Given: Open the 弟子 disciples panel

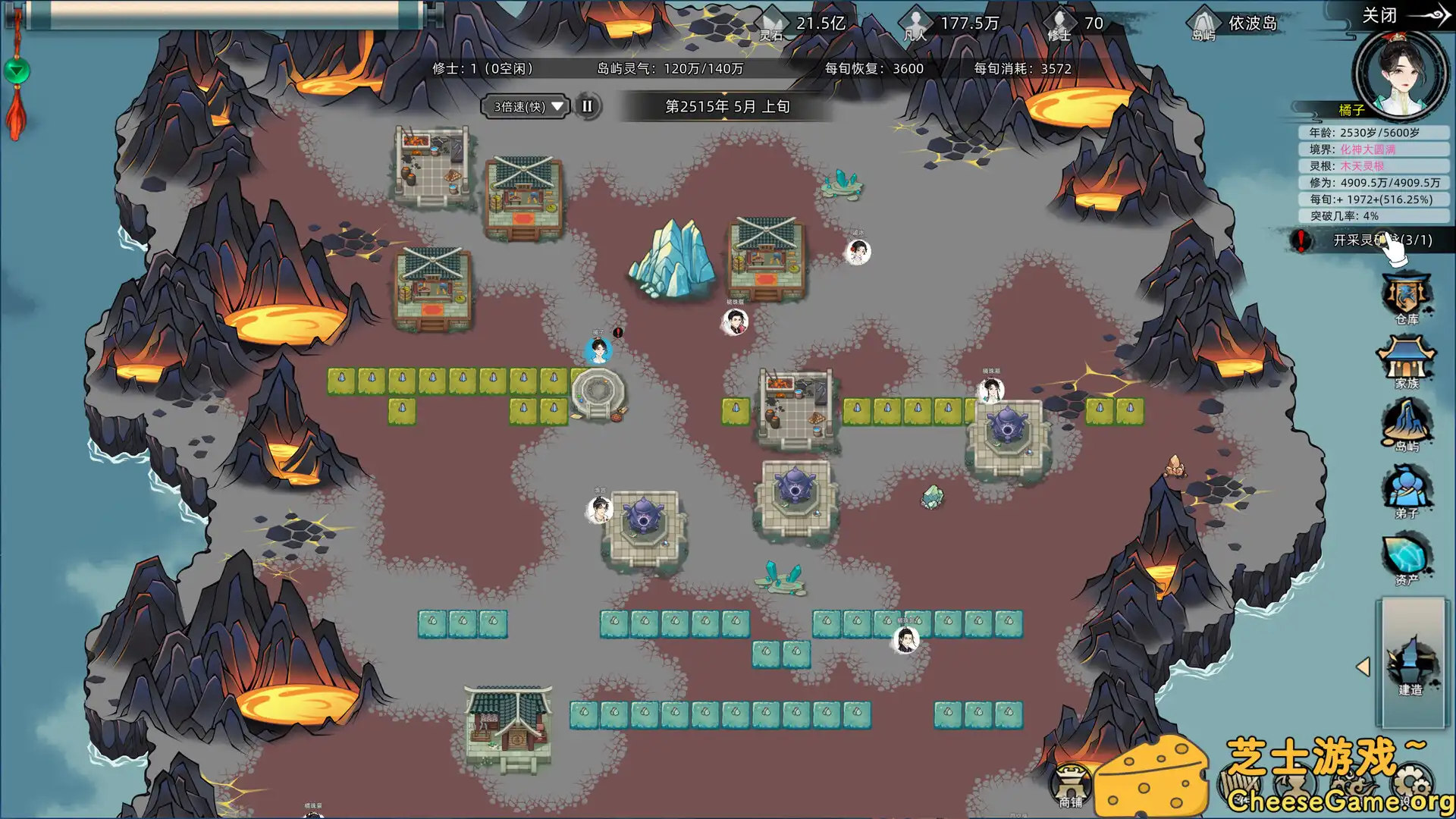Looking at the screenshot, I should (1409, 493).
